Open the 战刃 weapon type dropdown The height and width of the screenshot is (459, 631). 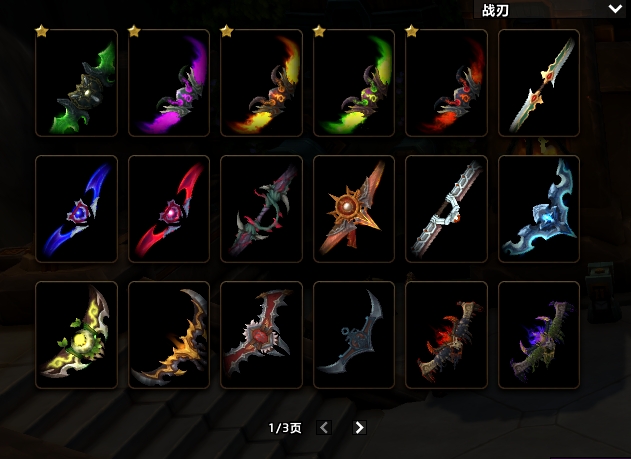tap(552, 10)
